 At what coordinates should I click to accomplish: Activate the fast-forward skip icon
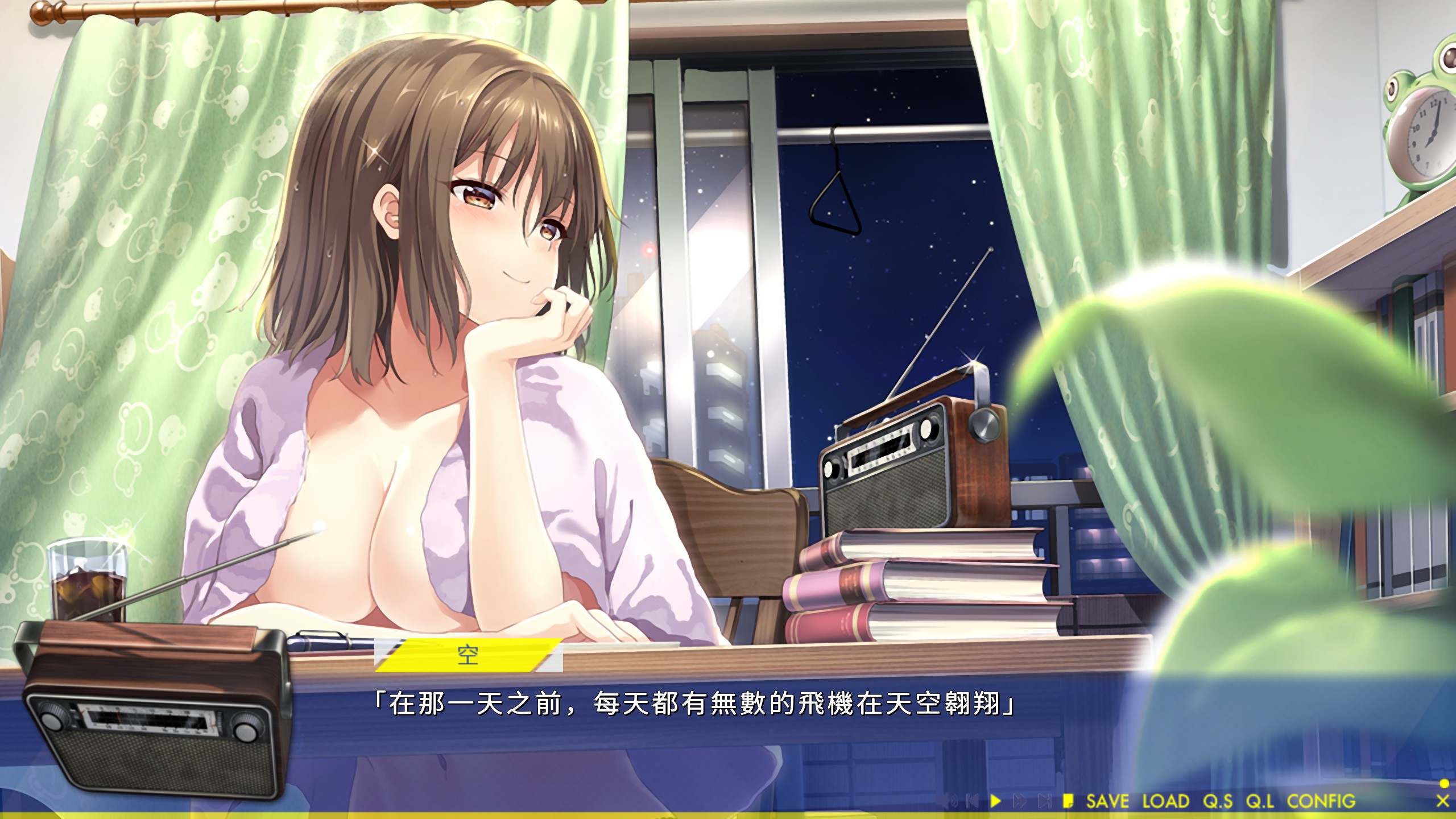click(1020, 801)
